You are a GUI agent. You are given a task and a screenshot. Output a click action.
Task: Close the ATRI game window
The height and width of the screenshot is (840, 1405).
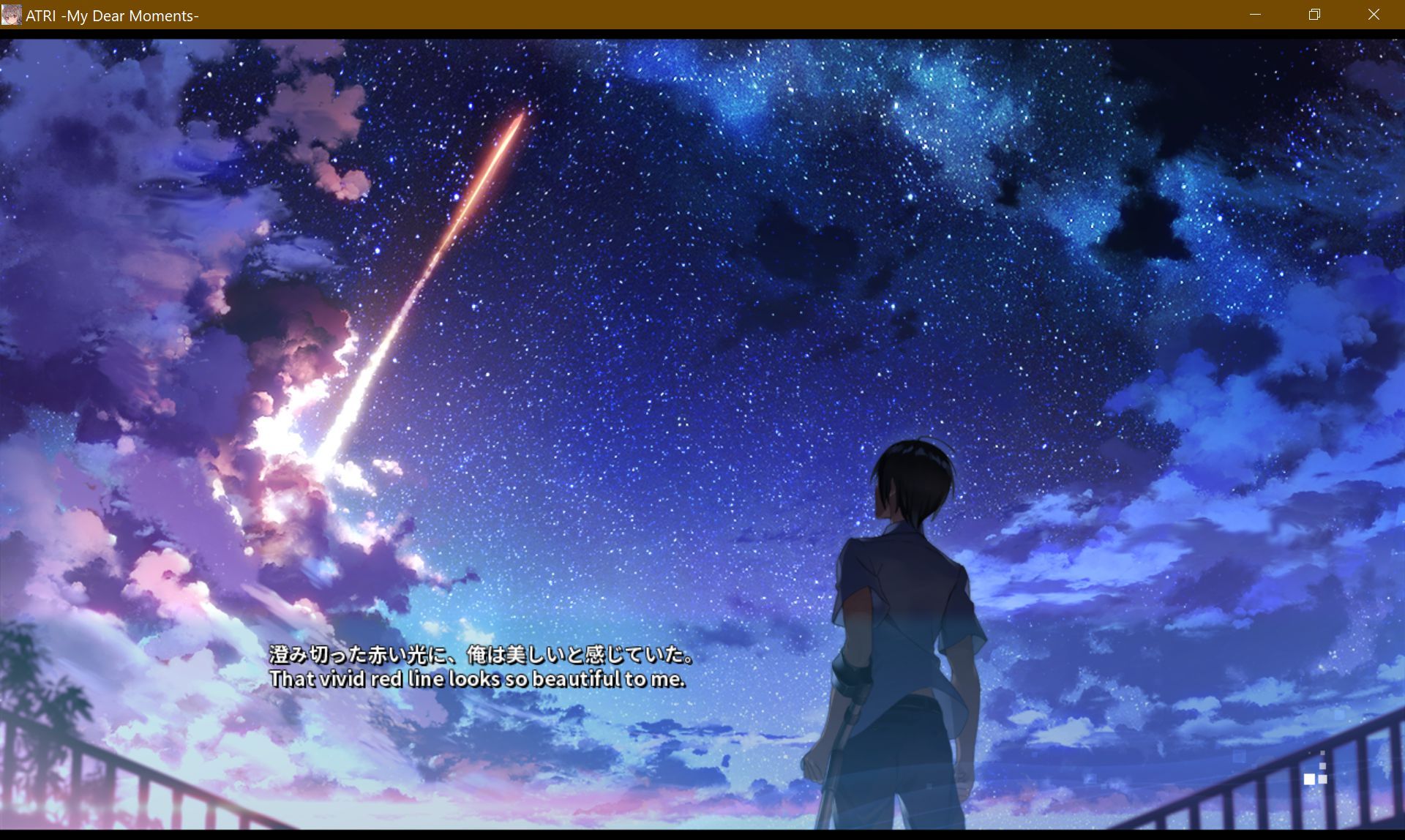1374,15
